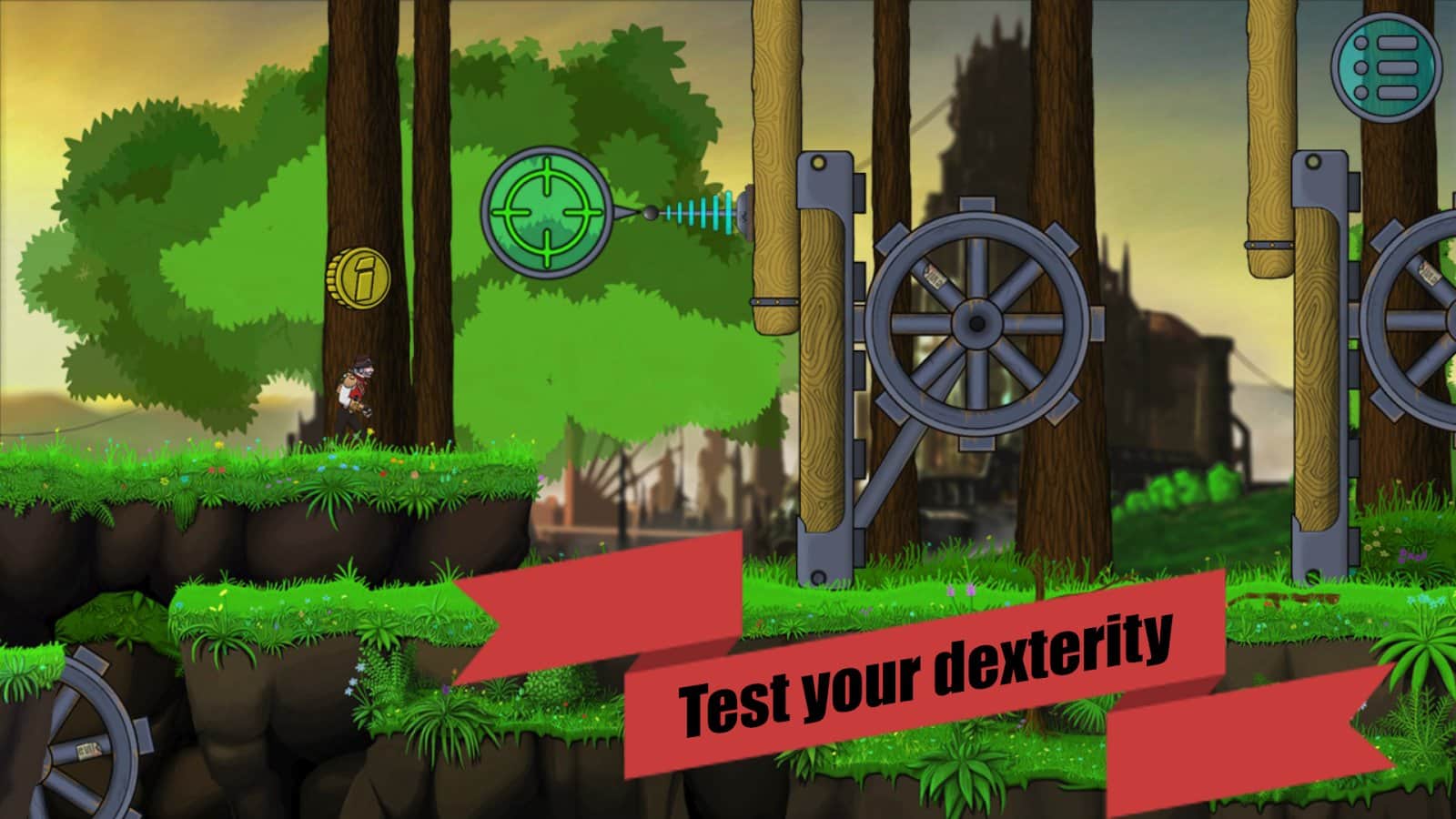Tap the large gray gear wheel
Image resolution: width=1456 pixels, height=819 pixels.
click(x=976, y=323)
